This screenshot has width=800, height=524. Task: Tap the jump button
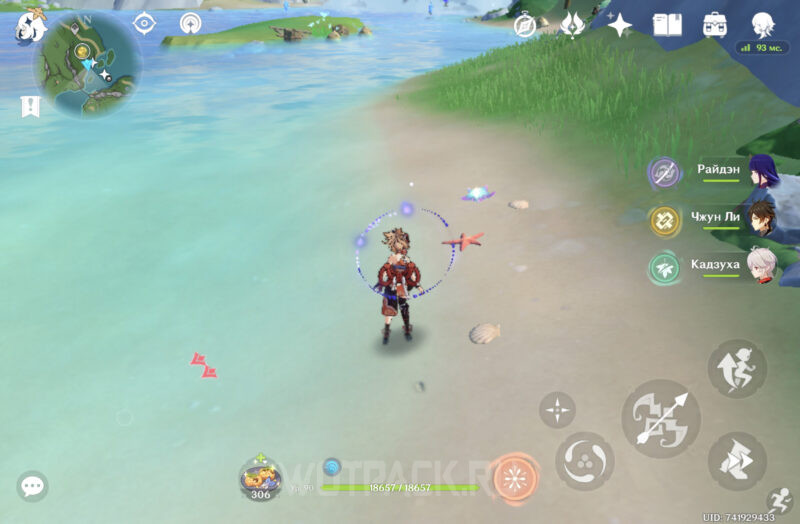pyautogui.click(x=737, y=368)
